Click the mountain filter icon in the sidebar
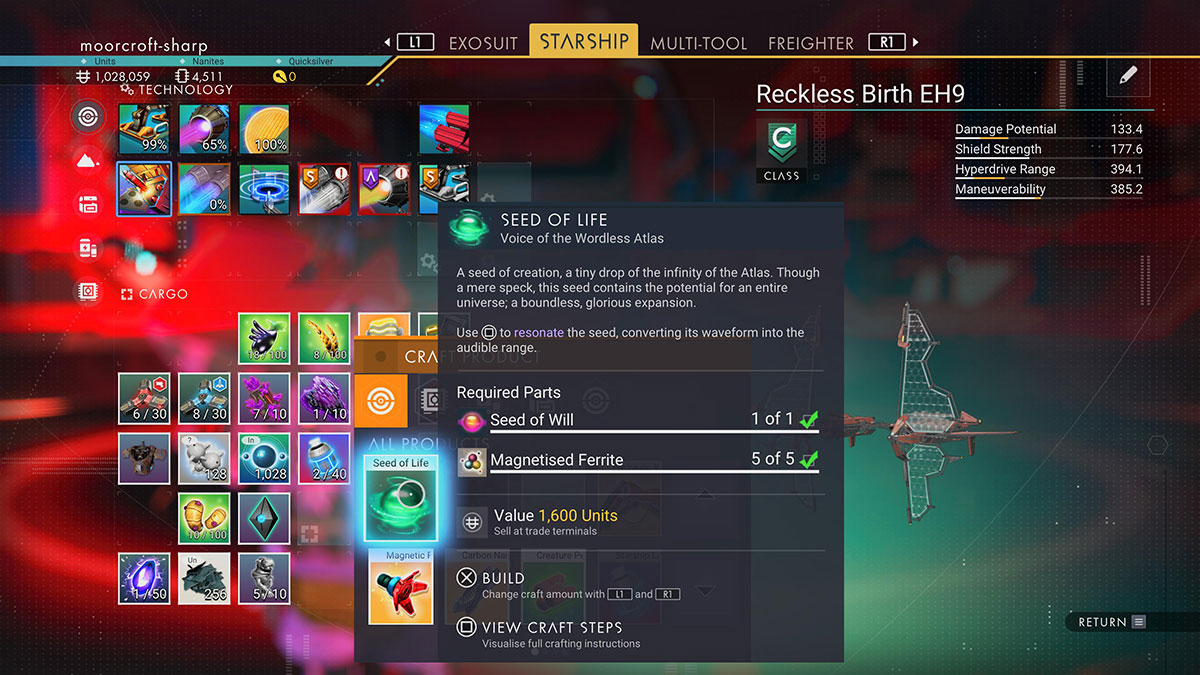The height and width of the screenshot is (675, 1200). click(88, 159)
